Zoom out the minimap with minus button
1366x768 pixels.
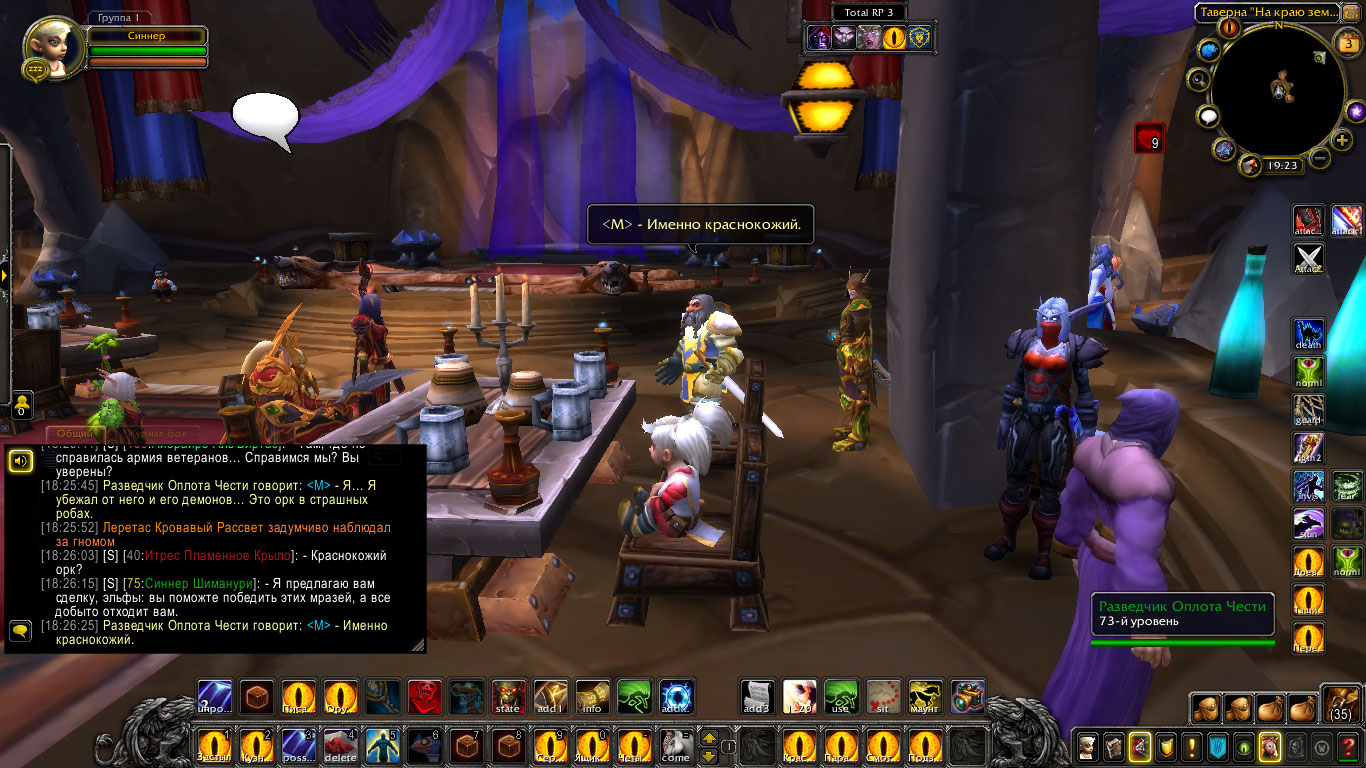pyautogui.click(x=1320, y=158)
